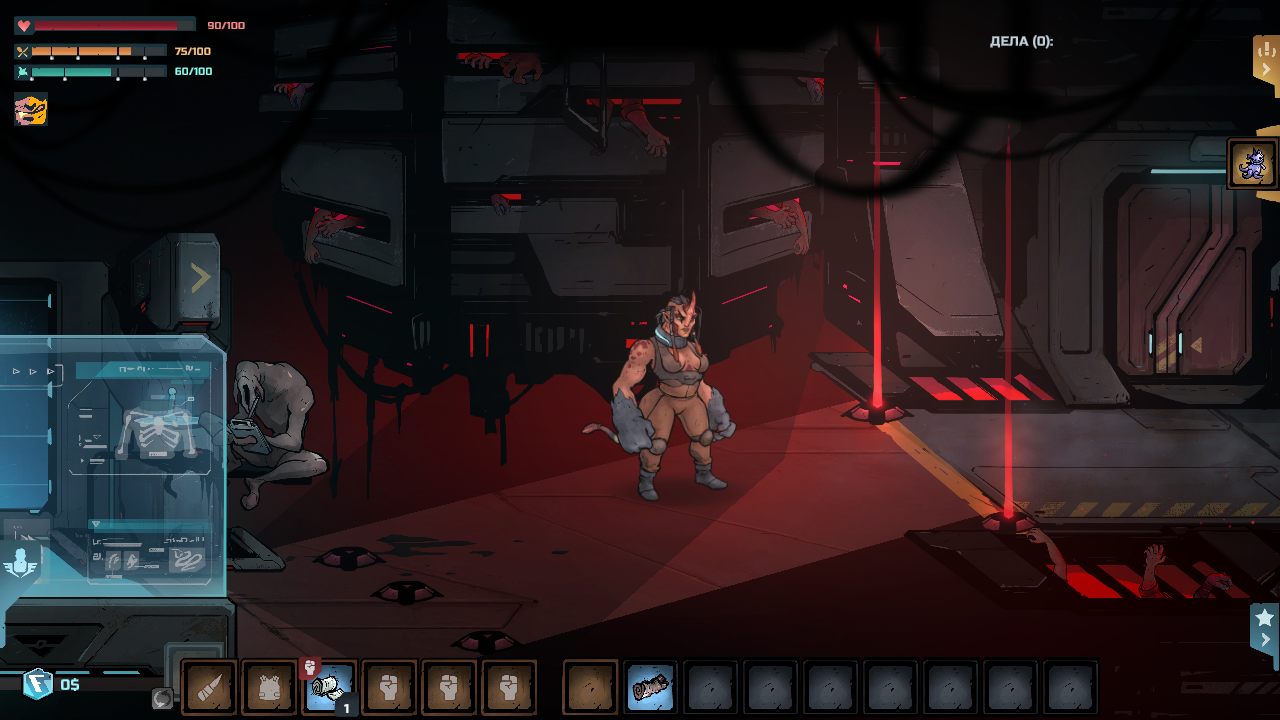Select the claw weapon slot
This screenshot has height=720, width=1280.
(x=210, y=687)
